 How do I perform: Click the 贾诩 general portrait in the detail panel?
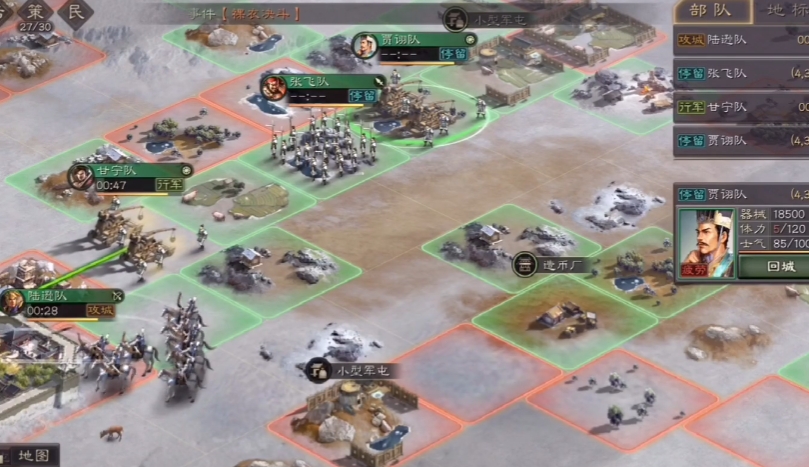pos(707,241)
